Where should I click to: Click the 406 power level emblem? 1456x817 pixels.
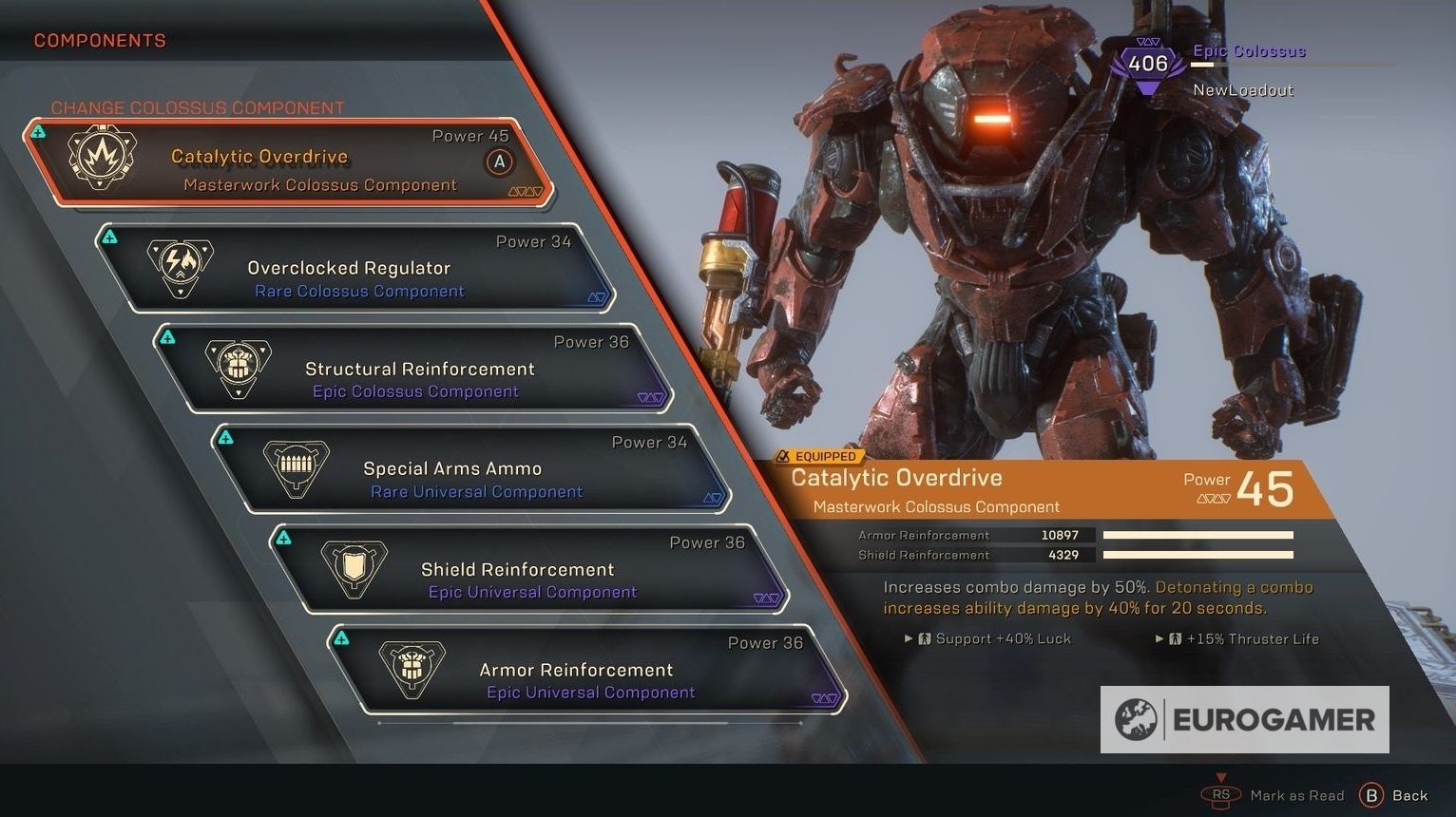(x=1148, y=63)
